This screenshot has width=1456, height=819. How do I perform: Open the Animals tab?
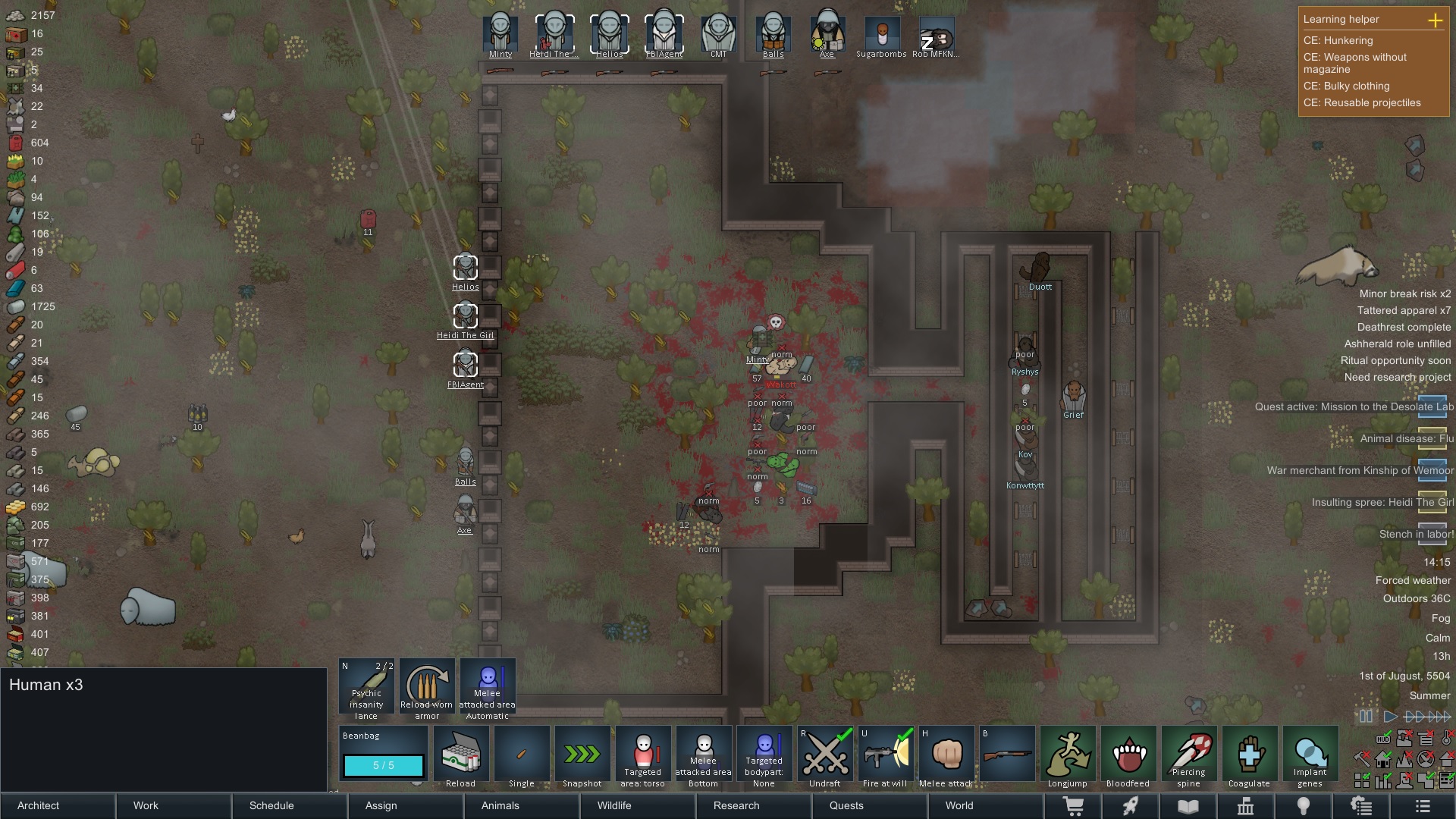click(500, 805)
